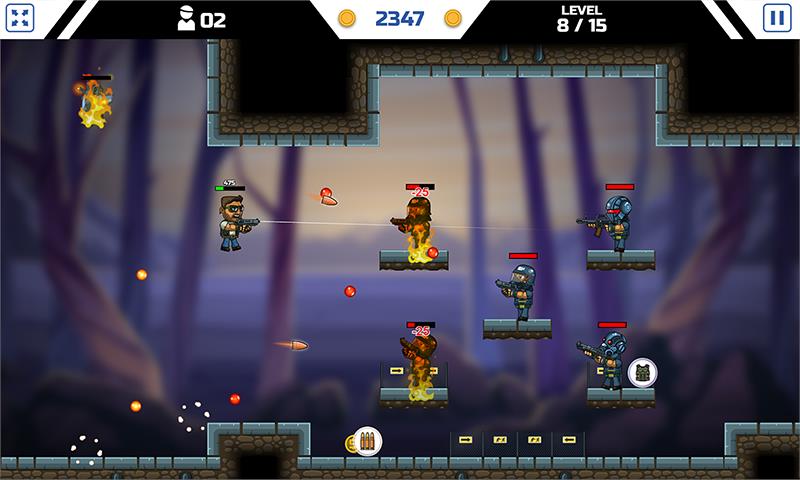Pause the game
Screen dimensions: 800x480
(776, 18)
